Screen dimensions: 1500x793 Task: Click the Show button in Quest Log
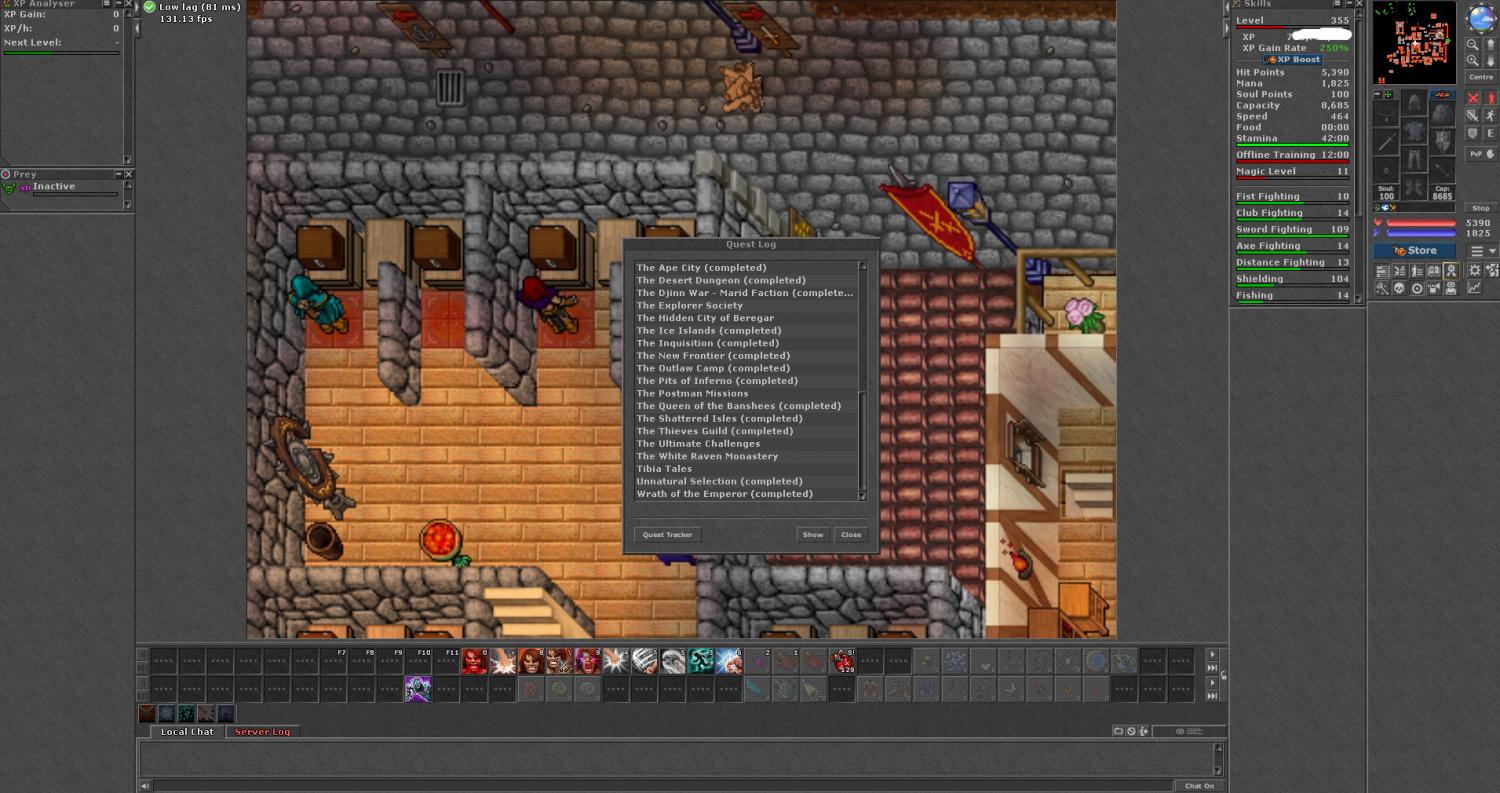point(813,535)
